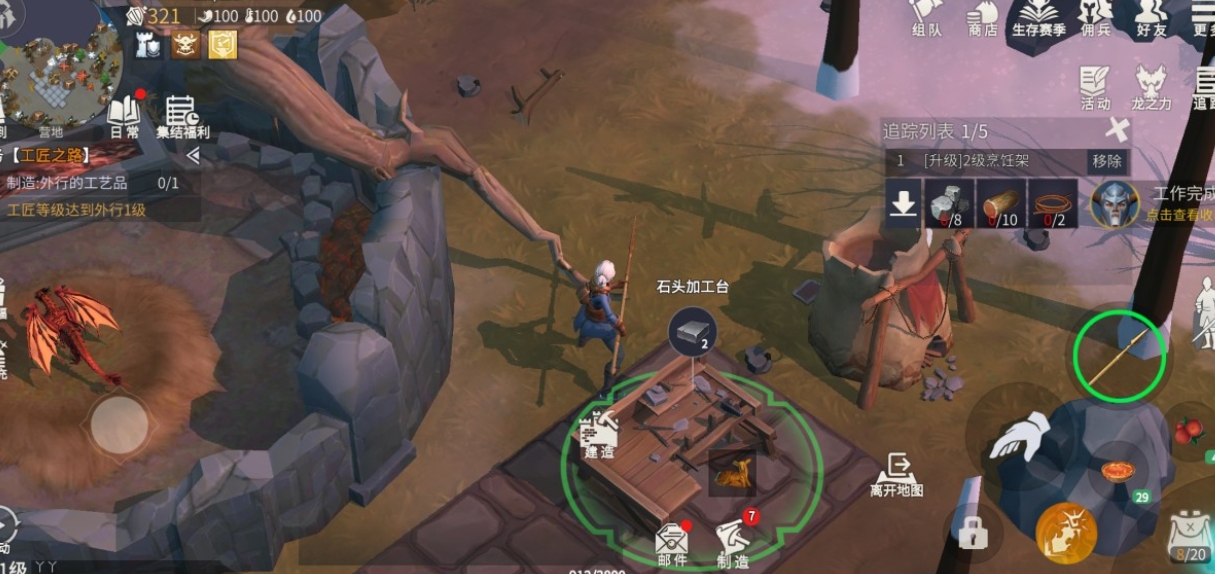
Task: Open the 活动 events page
Action: click(x=1095, y=86)
